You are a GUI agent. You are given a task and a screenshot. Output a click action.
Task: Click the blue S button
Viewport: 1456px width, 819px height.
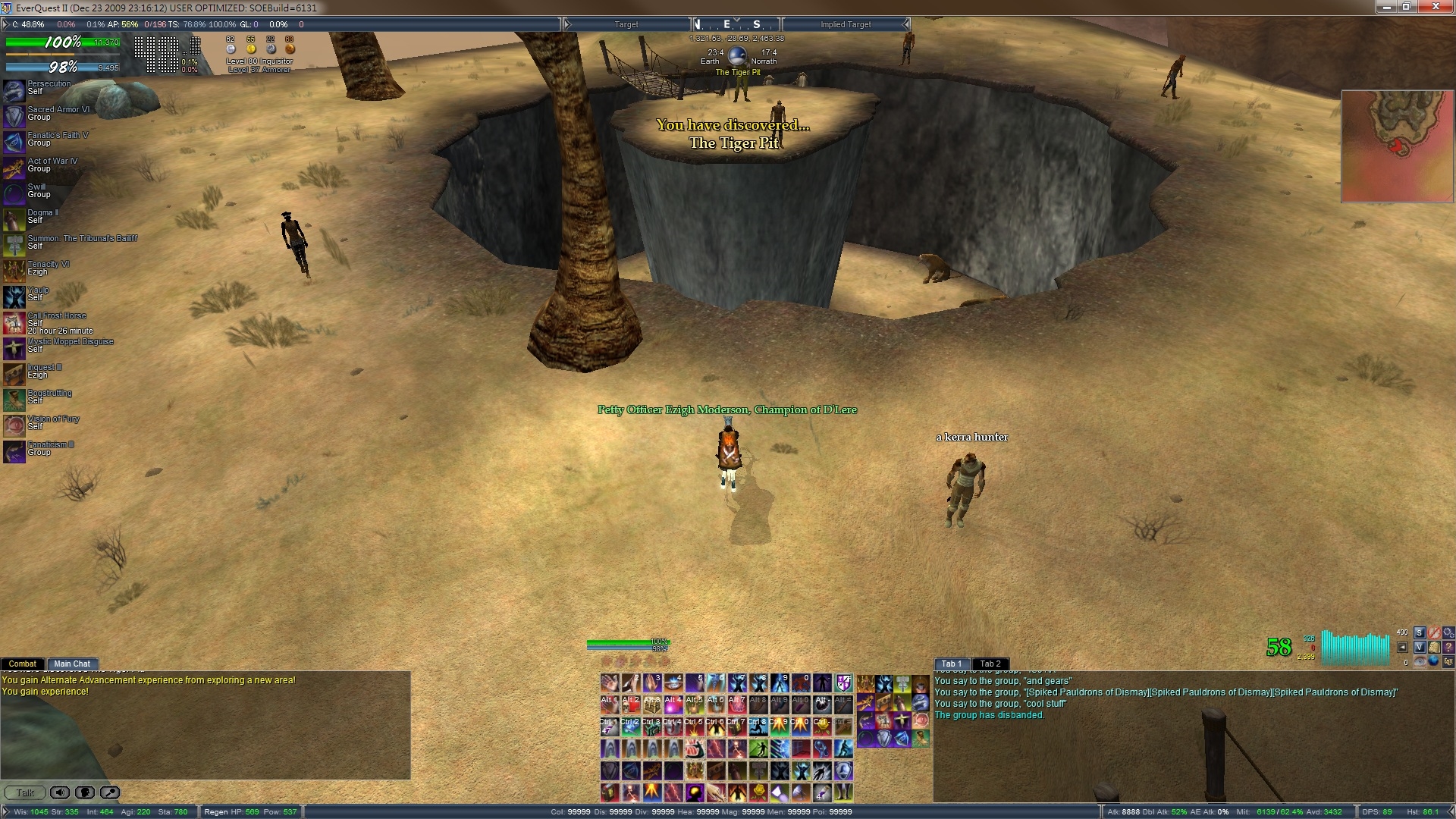pos(1420,632)
